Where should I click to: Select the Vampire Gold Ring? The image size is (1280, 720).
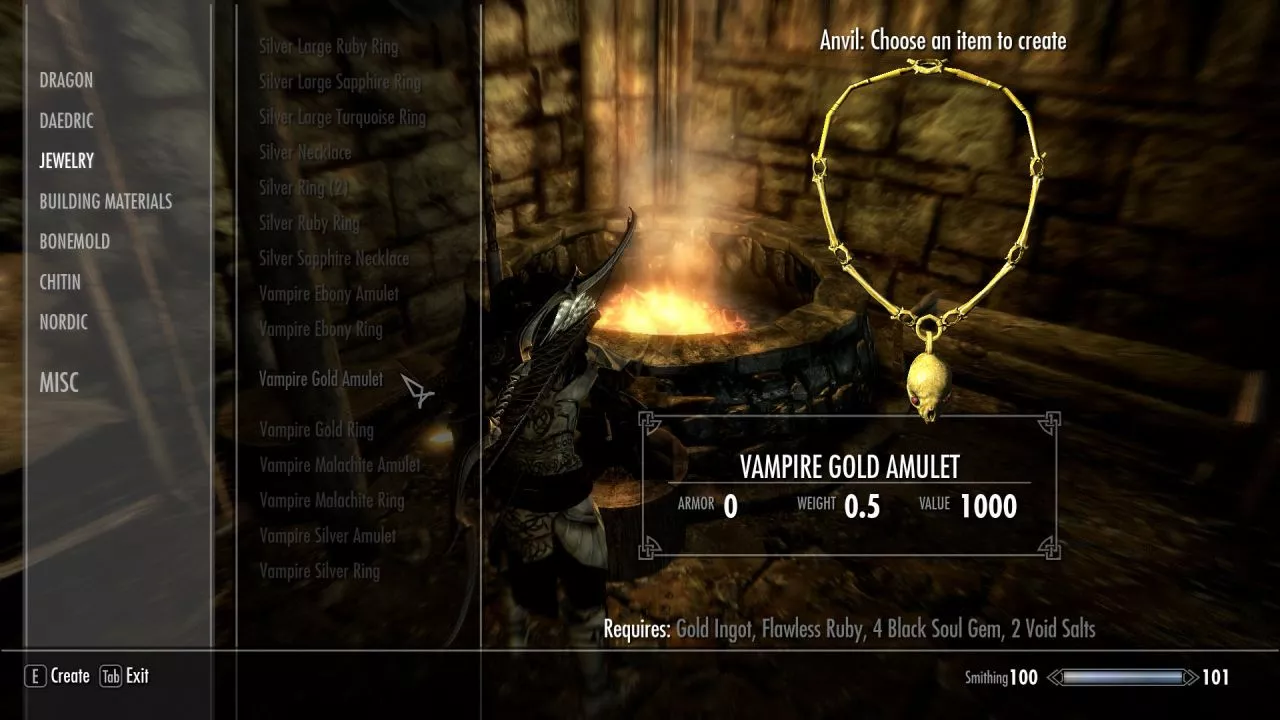tap(316, 430)
